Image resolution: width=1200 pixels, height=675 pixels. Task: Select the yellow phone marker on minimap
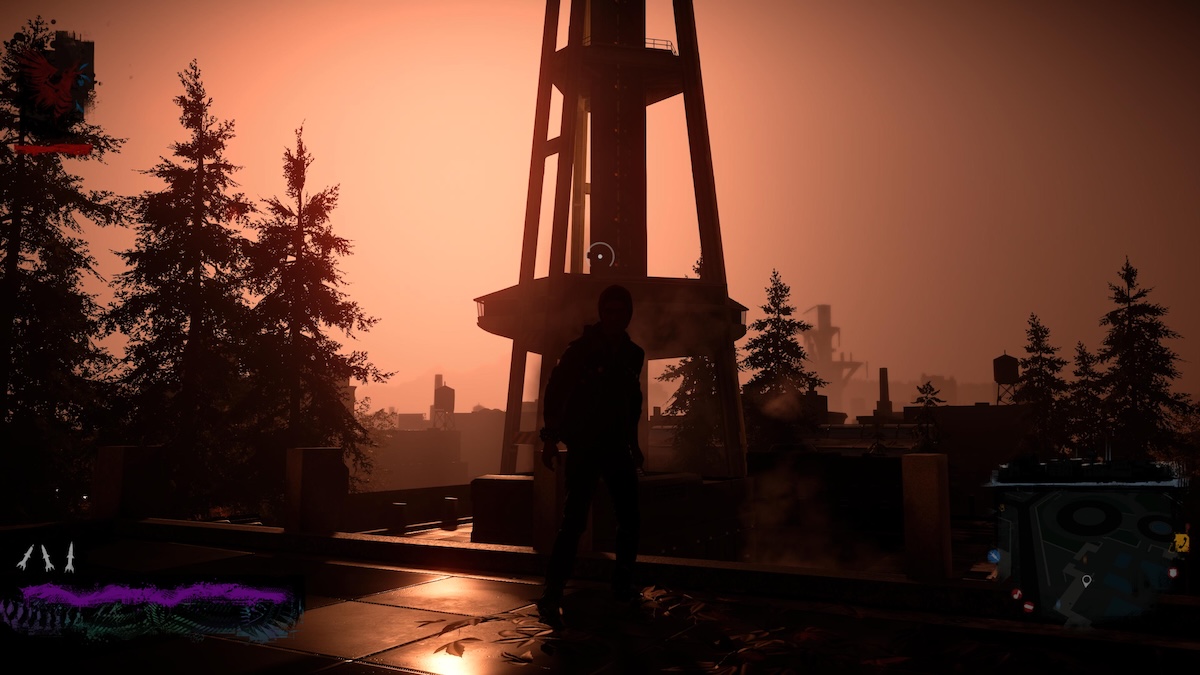[1181, 544]
